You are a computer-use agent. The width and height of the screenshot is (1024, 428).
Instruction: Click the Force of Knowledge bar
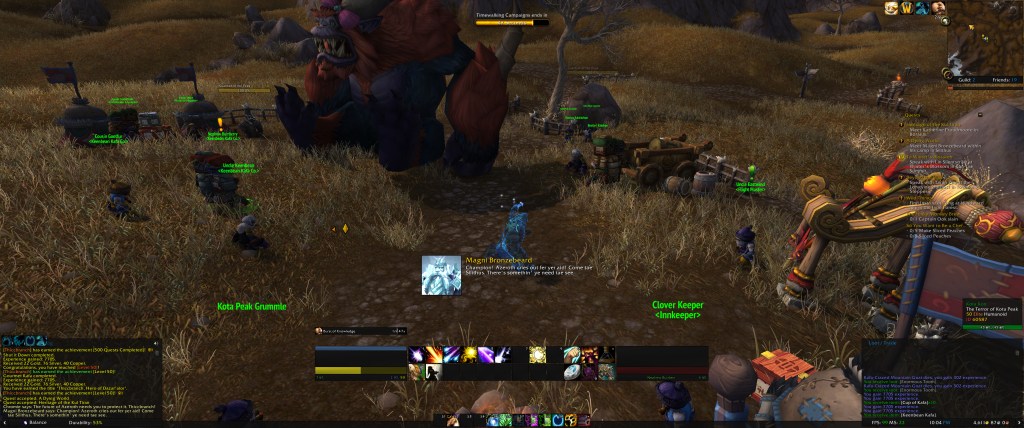(361, 330)
